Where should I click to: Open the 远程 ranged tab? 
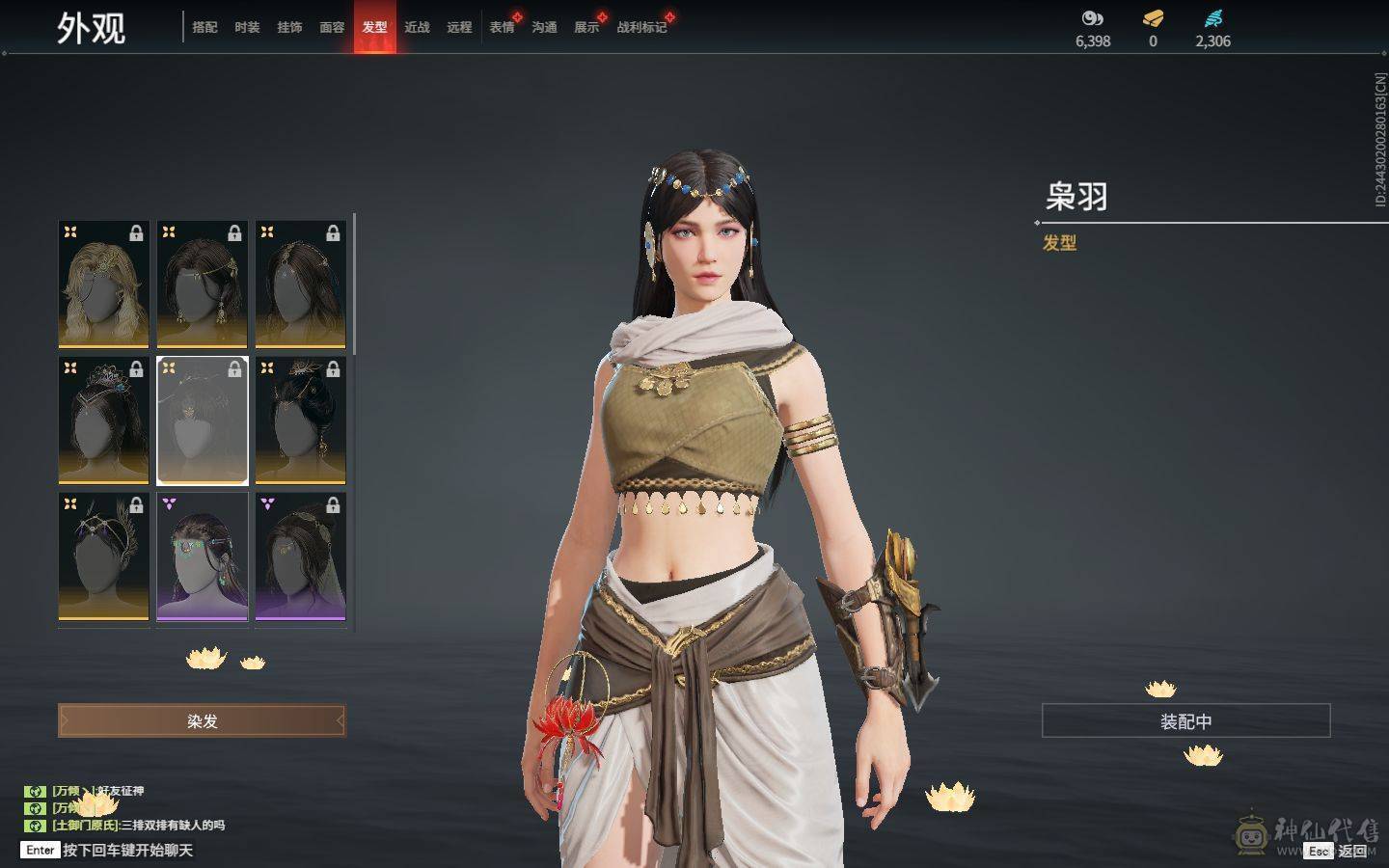click(x=459, y=27)
